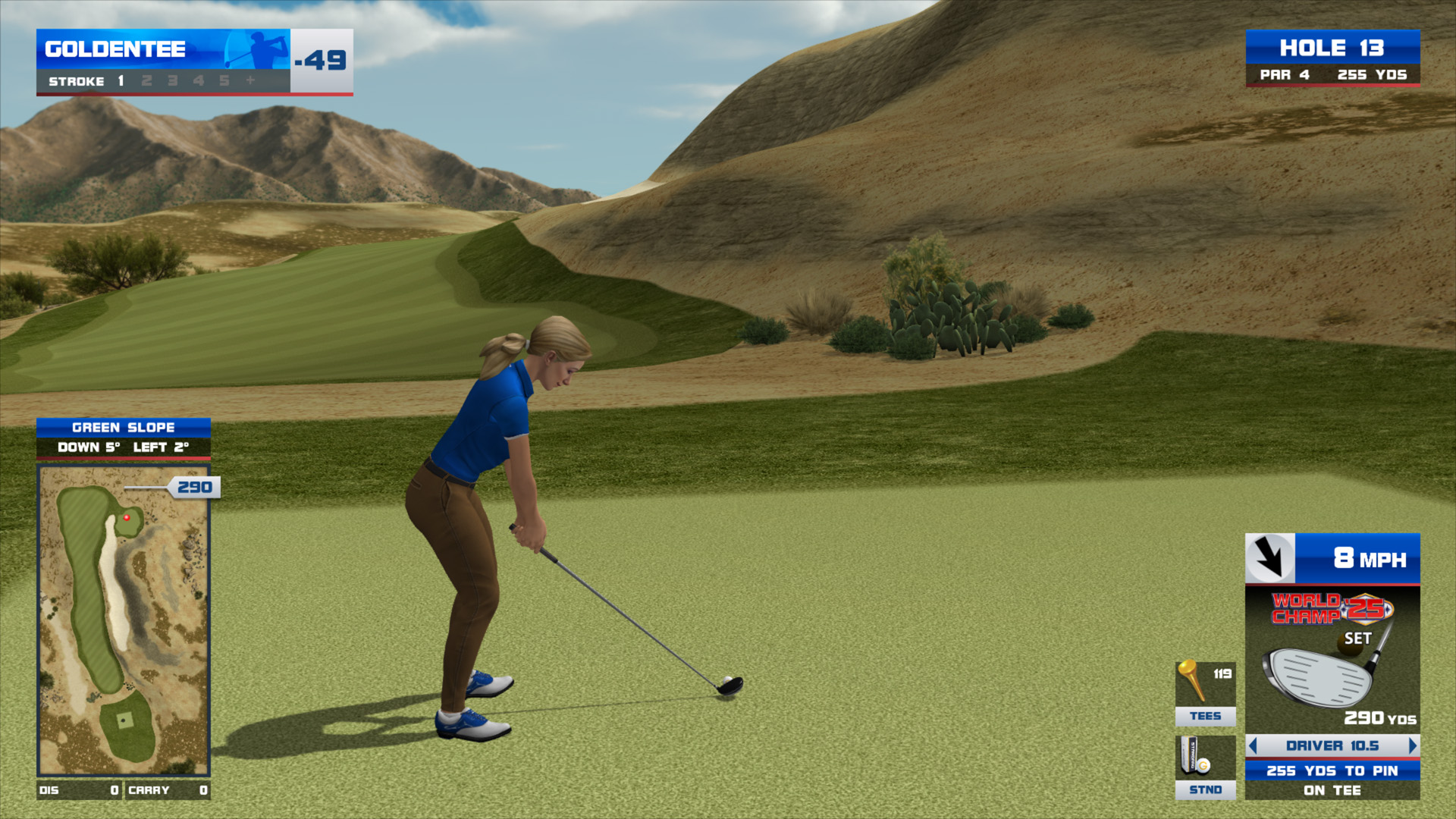The height and width of the screenshot is (819, 1456).
Task: Click the driver club head image
Action: (x=1318, y=676)
